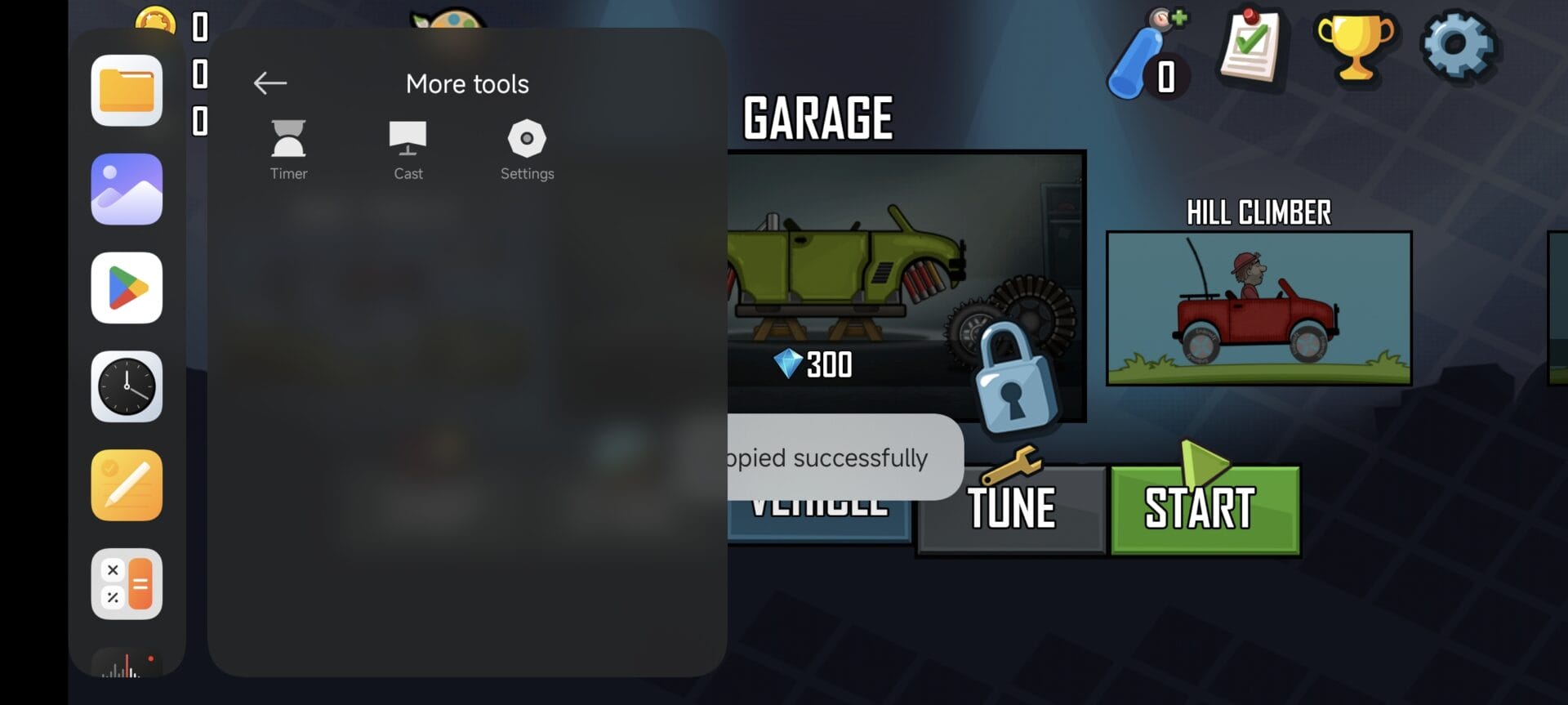Select the Hill Climber vehicle thumbnail
This screenshot has width=1568, height=705.
(x=1258, y=308)
